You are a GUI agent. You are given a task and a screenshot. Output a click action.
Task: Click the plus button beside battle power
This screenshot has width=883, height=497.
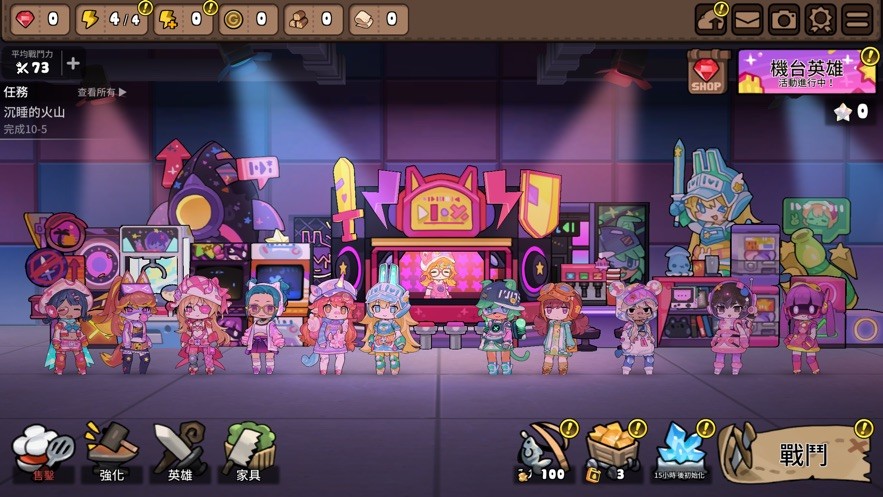tap(72, 64)
